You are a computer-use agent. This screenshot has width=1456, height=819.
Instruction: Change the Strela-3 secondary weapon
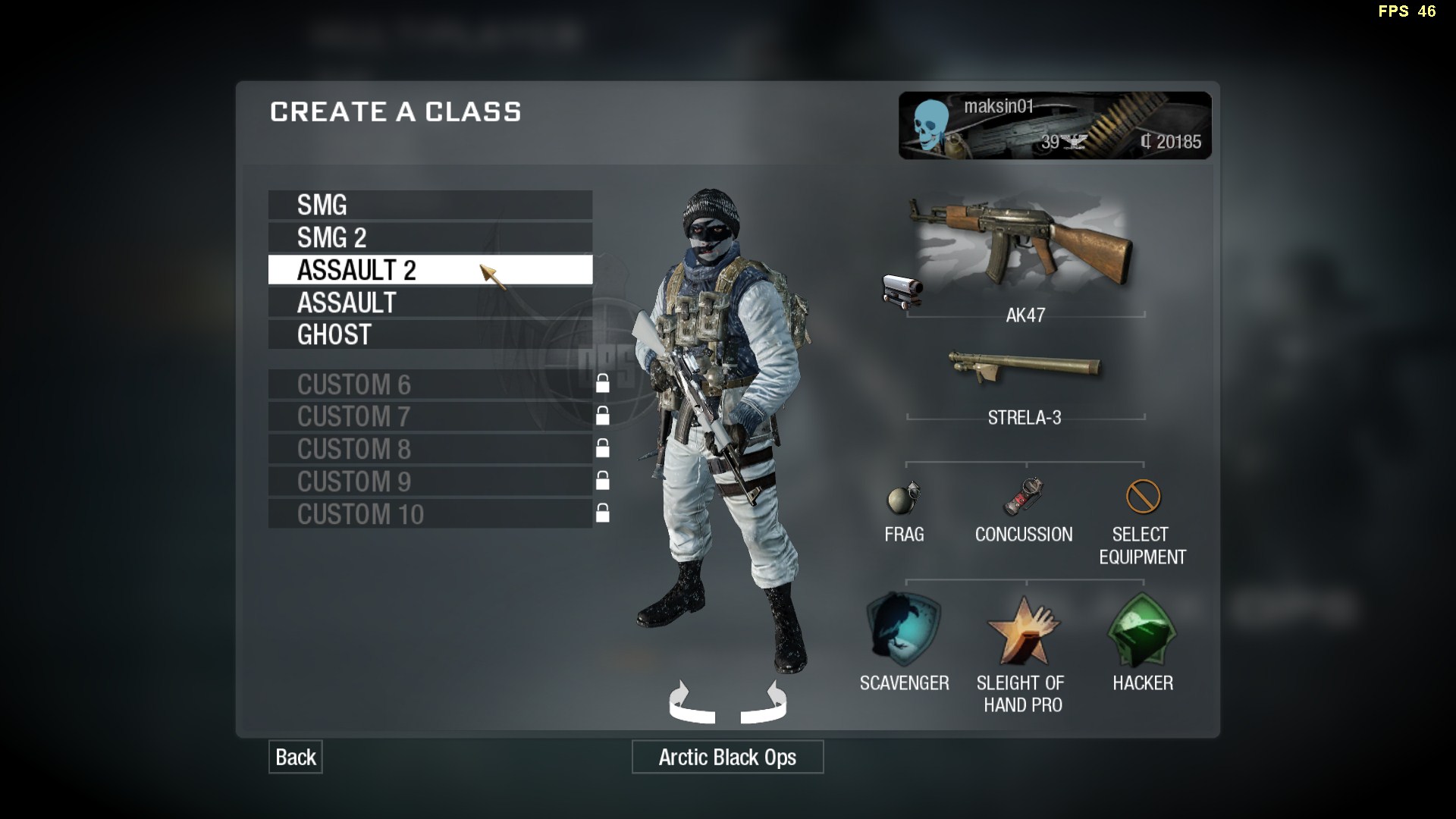coord(1024,369)
